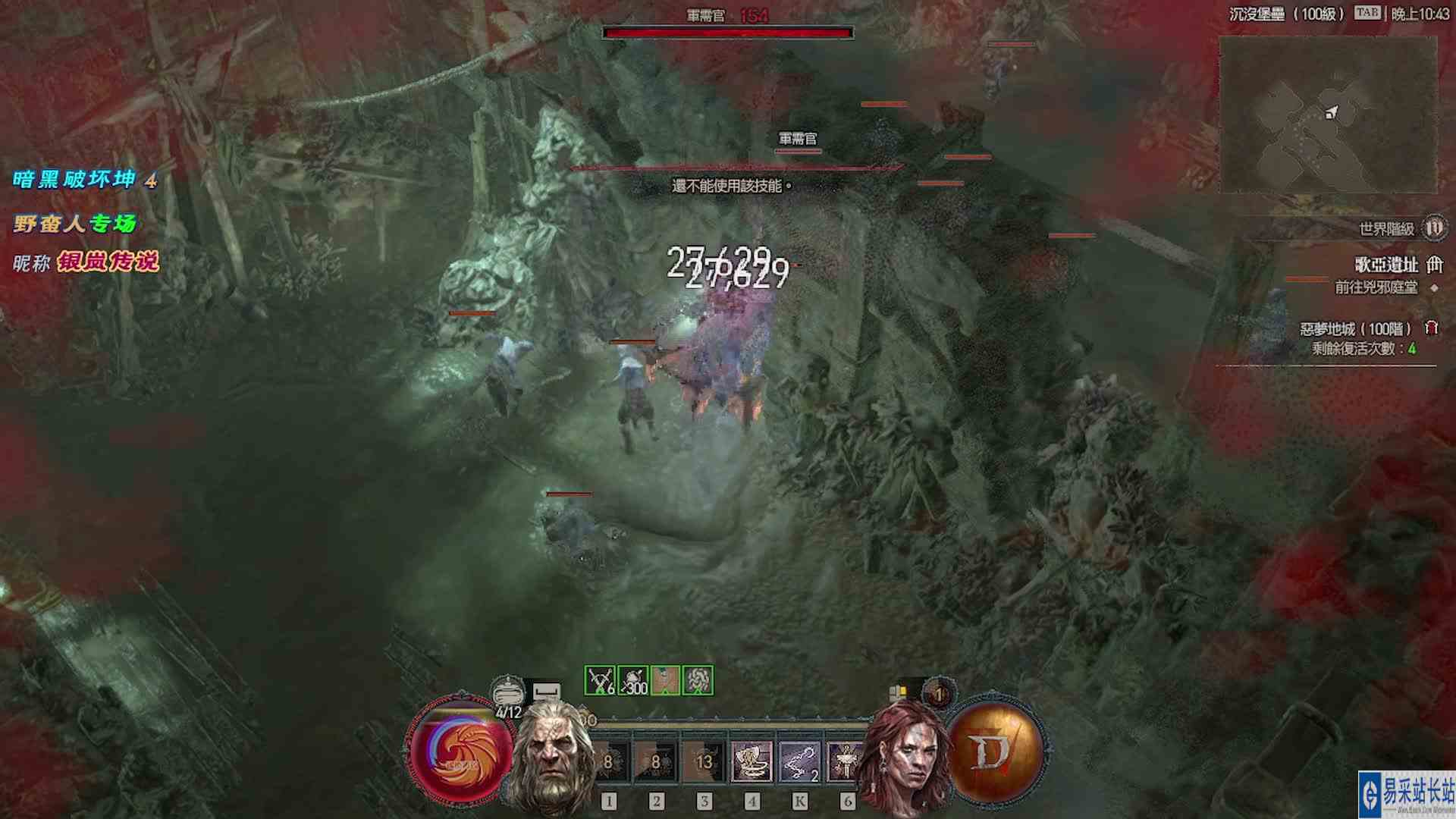The width and height of the screenshot is (1456, 819).
Task: Use the skill assigned to key 4
Action: pyautogui.click(x=752, y=763)
